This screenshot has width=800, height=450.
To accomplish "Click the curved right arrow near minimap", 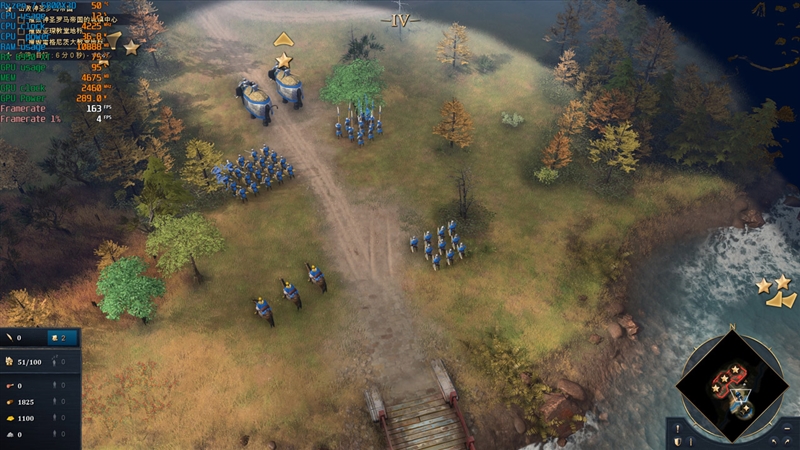I will (x=789, y=440).
